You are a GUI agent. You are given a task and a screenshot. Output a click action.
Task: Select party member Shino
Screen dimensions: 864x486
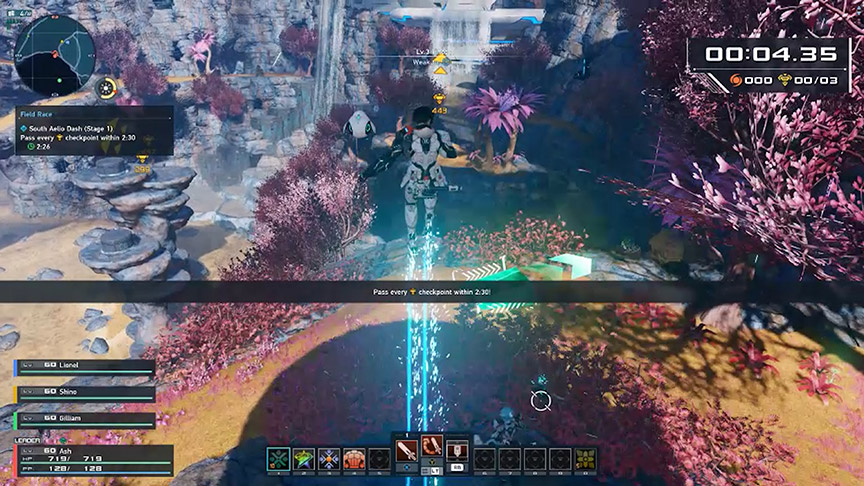85,393
